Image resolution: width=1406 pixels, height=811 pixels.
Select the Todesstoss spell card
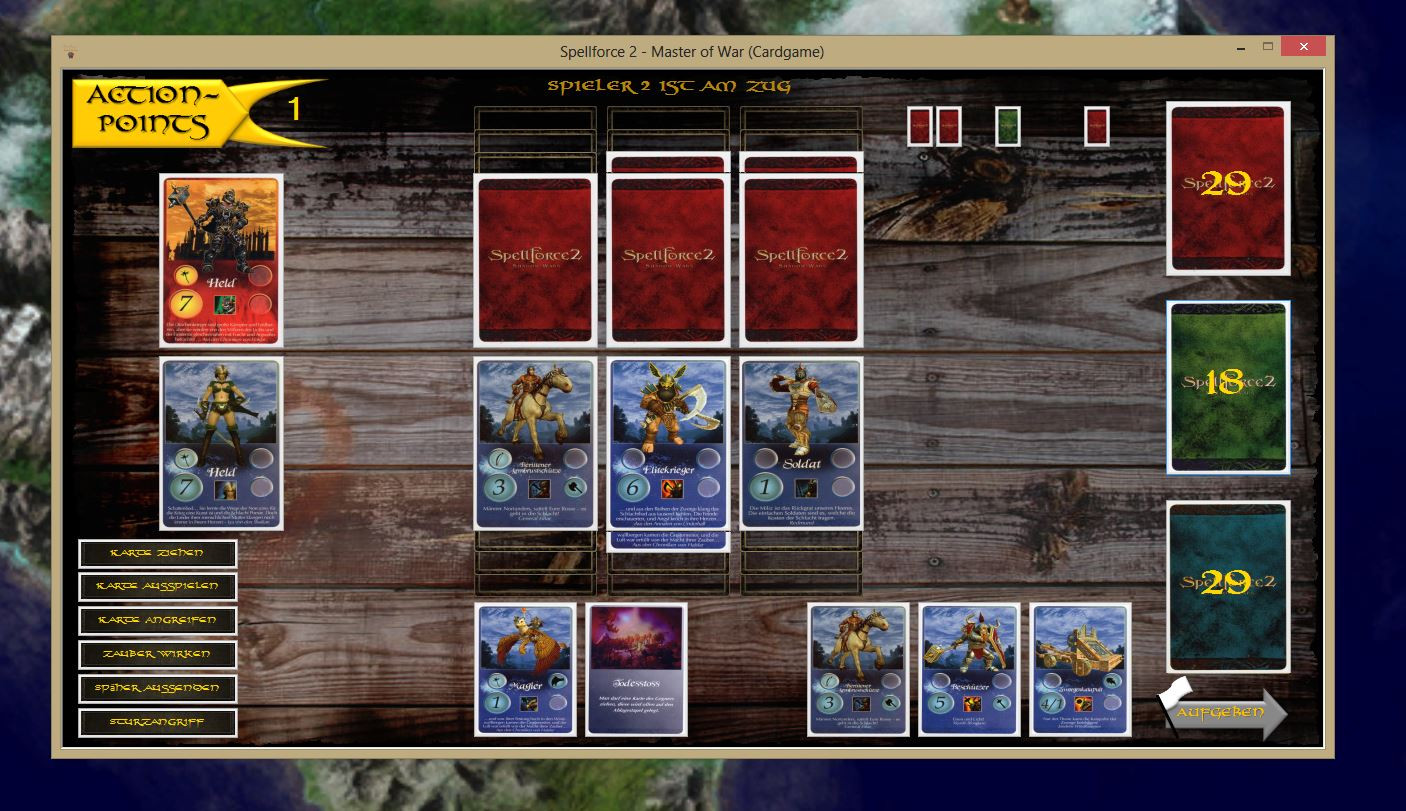pyautogui.click(x=638, y=670)
